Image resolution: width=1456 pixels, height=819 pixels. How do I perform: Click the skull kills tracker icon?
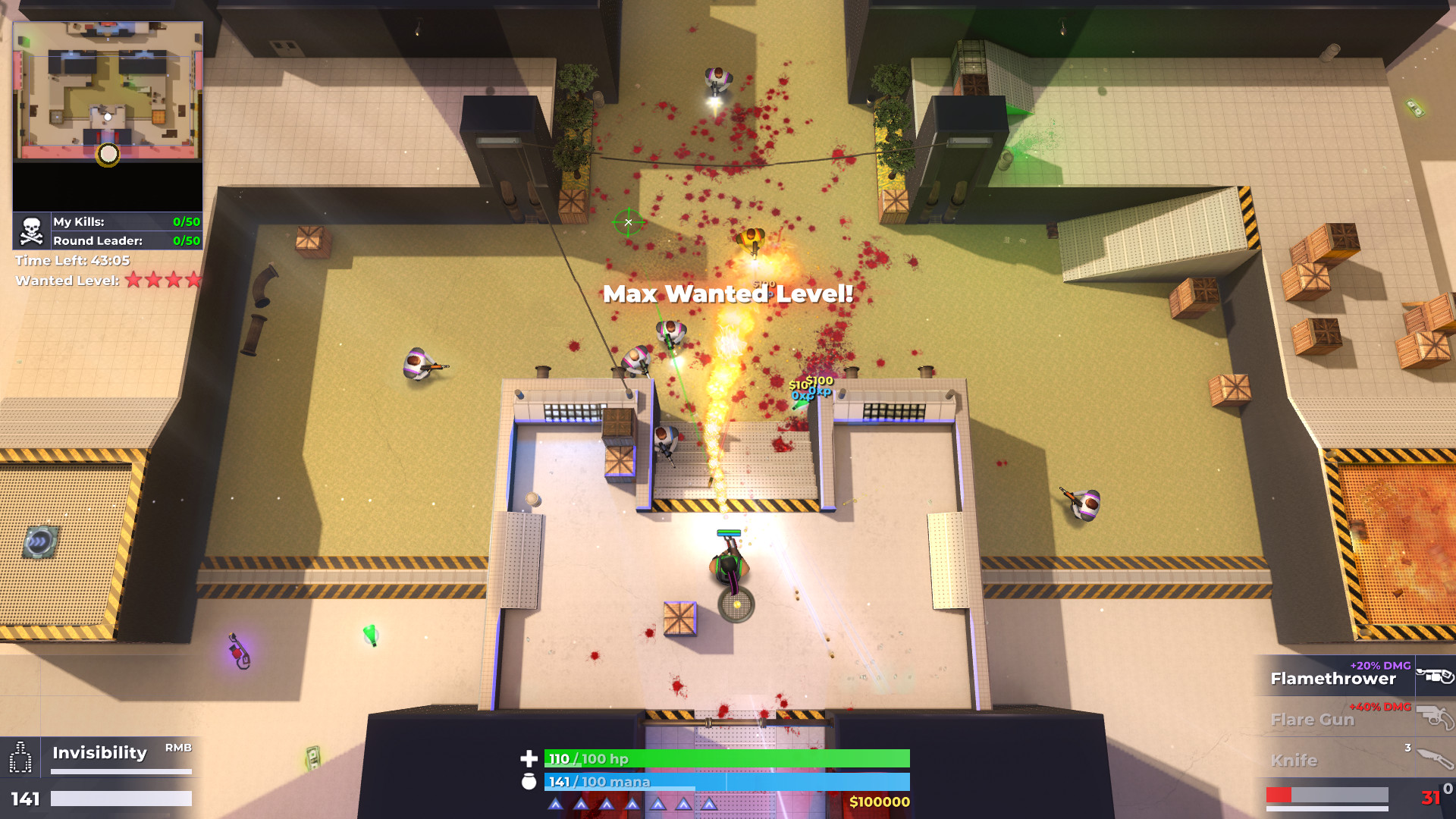pyautogui.click(x=31, y=231)
